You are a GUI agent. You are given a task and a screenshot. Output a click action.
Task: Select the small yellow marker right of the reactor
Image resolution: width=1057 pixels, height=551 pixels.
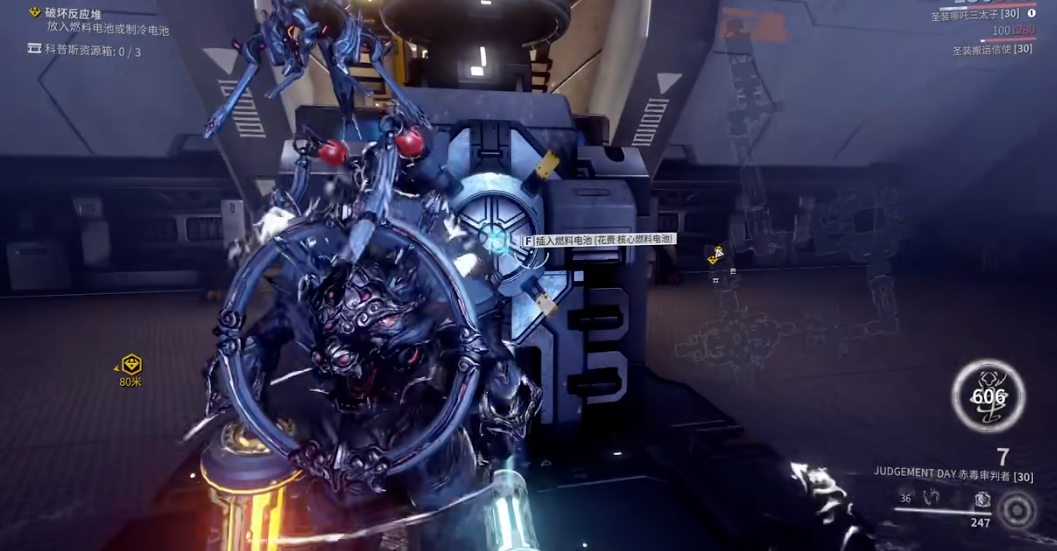(716, 255)
